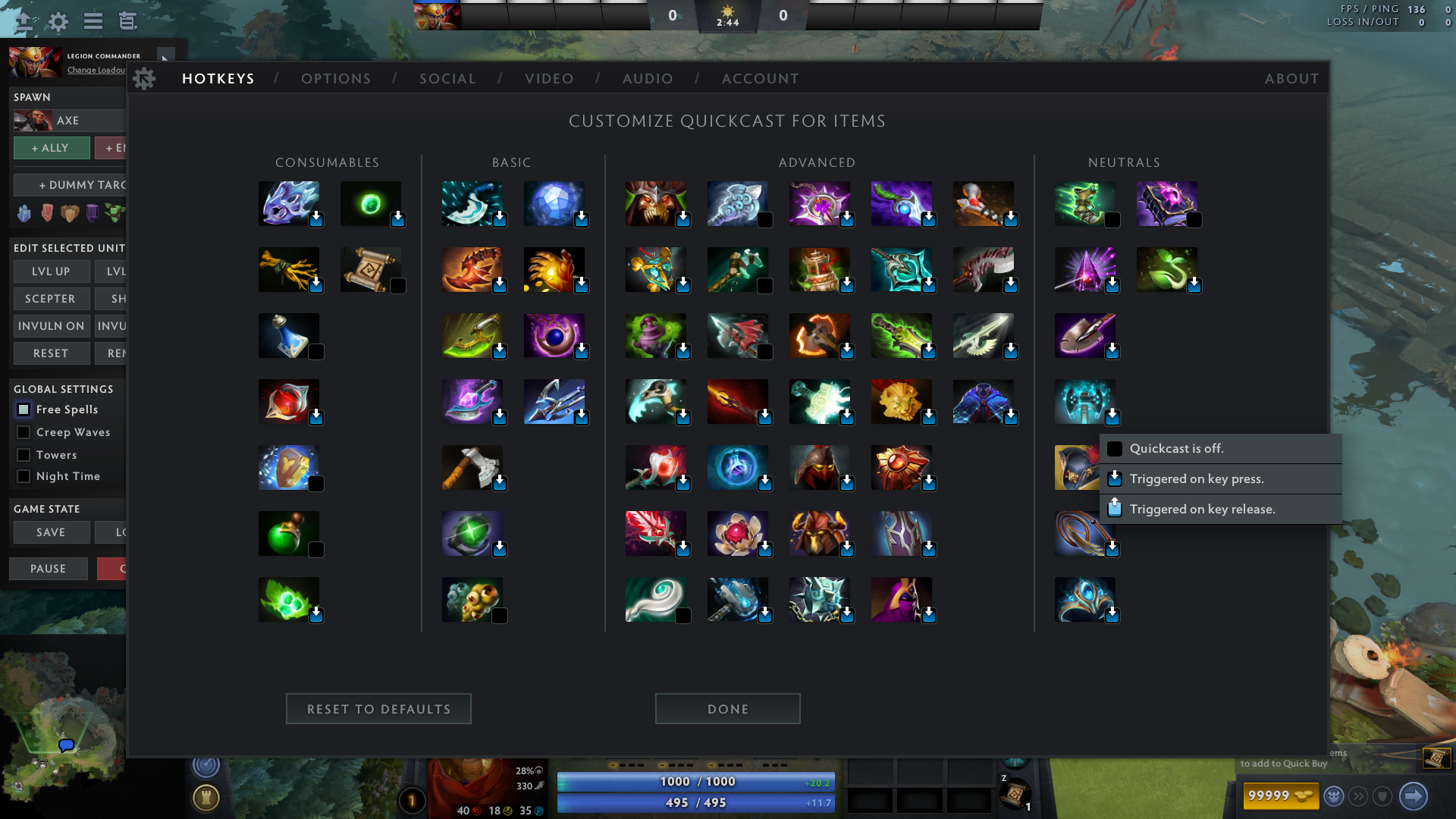Select the Tango item icon under Consumables

tap(290, 599)
